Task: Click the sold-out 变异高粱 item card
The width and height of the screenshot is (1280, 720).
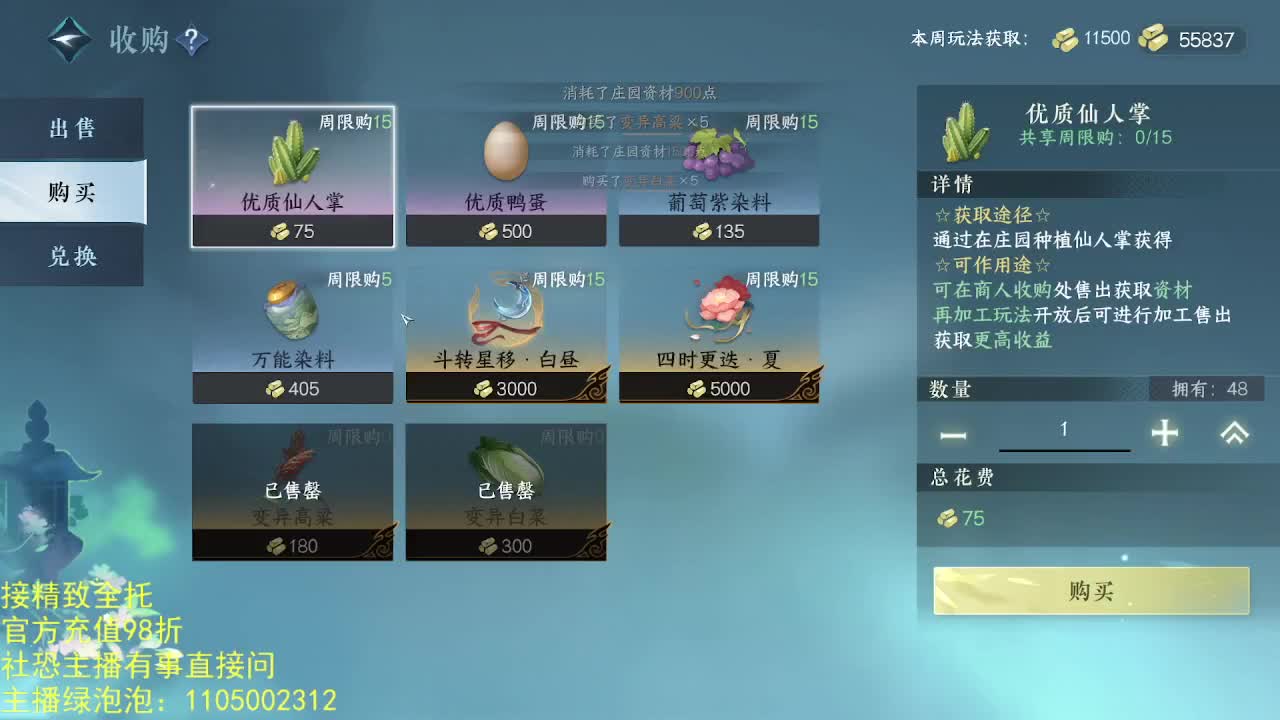Action: (x=292, y=490)
